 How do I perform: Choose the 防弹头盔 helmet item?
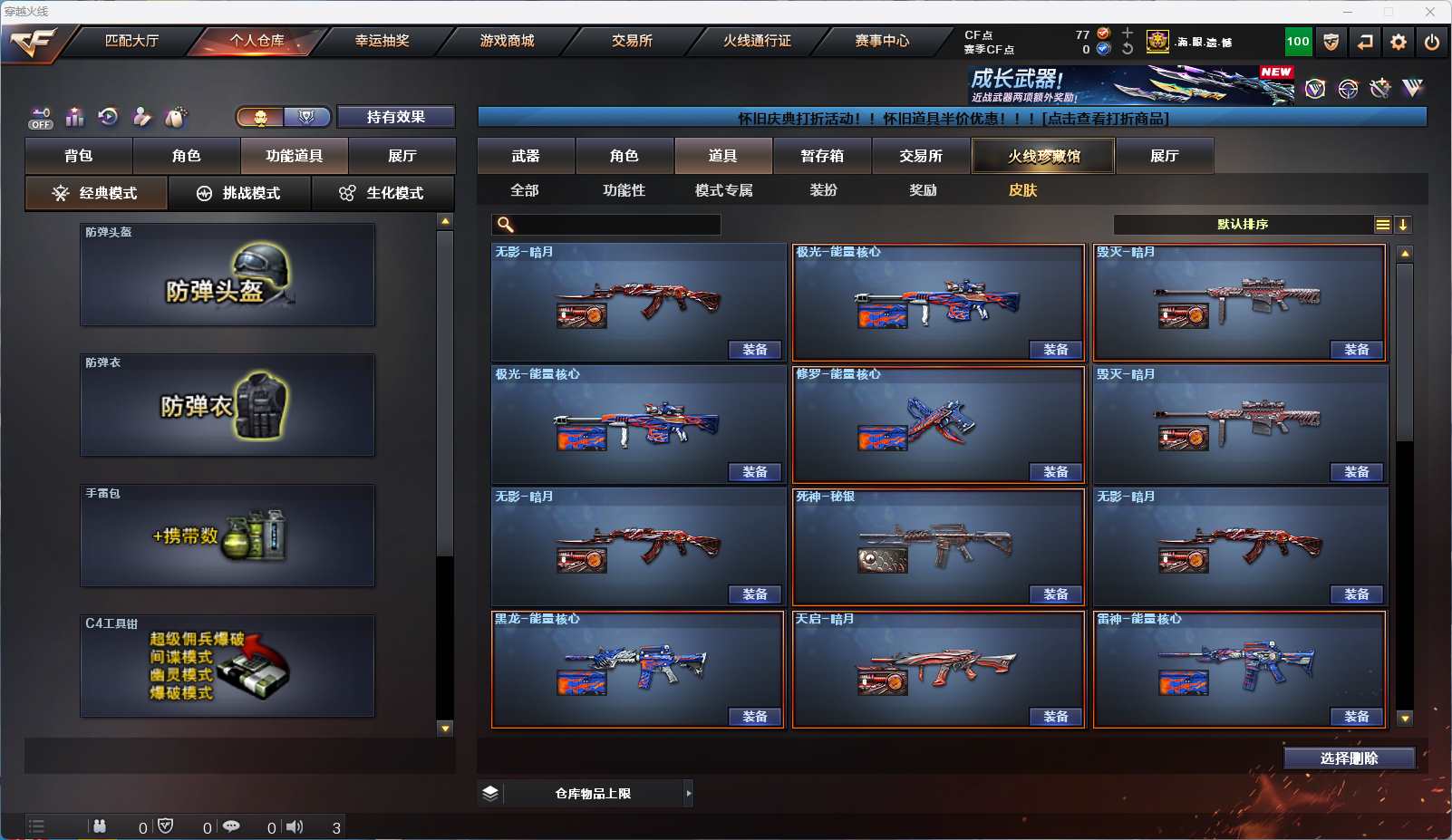pos(227,275)
